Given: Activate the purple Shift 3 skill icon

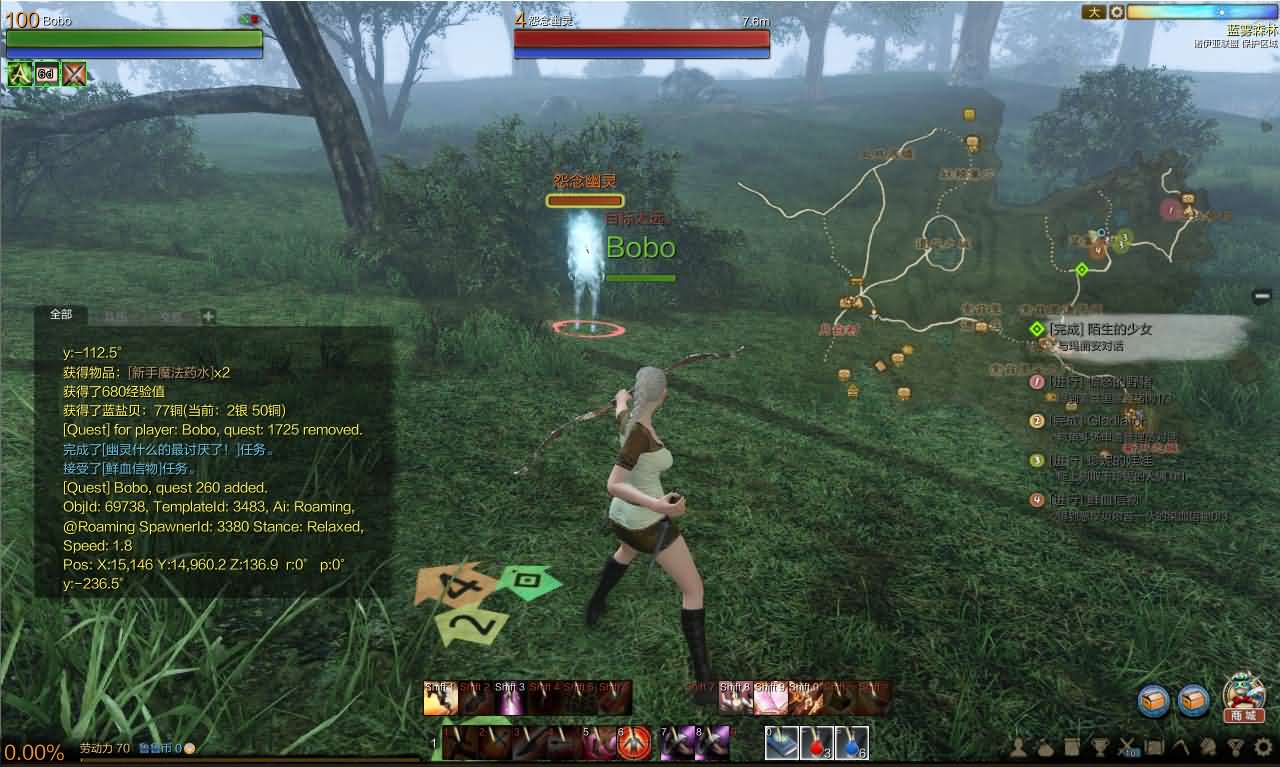Looking at the screenshot, I should 511,698.
